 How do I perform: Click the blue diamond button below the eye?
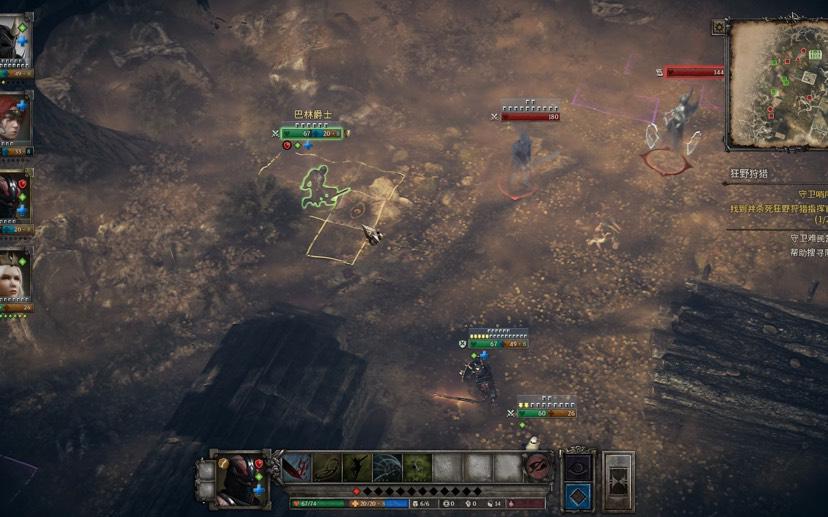(579, 494)
